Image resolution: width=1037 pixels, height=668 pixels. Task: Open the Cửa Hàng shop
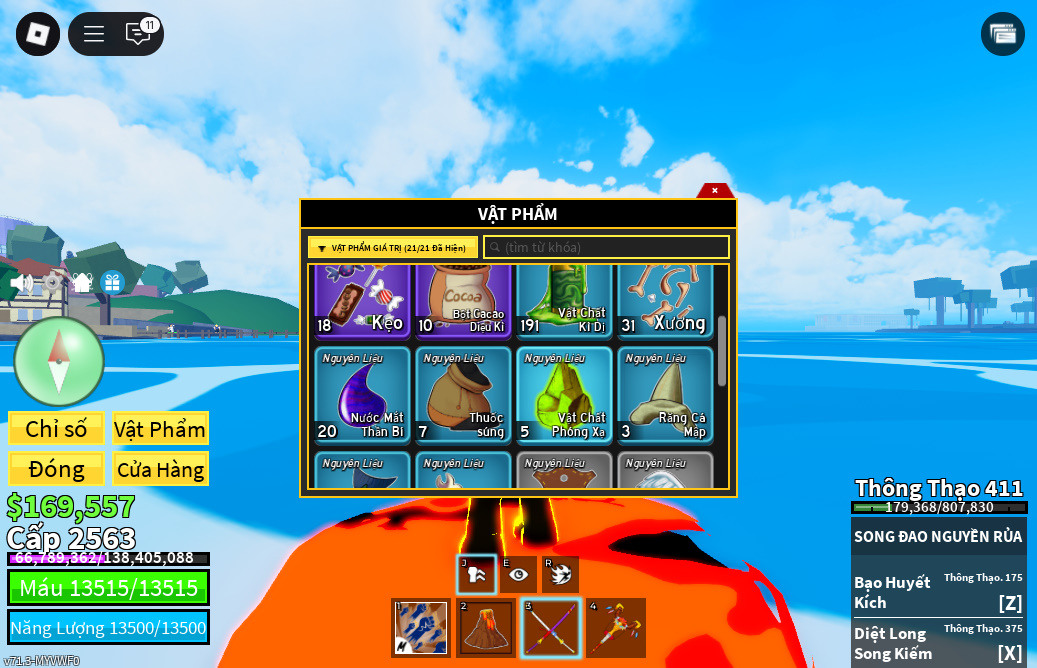160,469
